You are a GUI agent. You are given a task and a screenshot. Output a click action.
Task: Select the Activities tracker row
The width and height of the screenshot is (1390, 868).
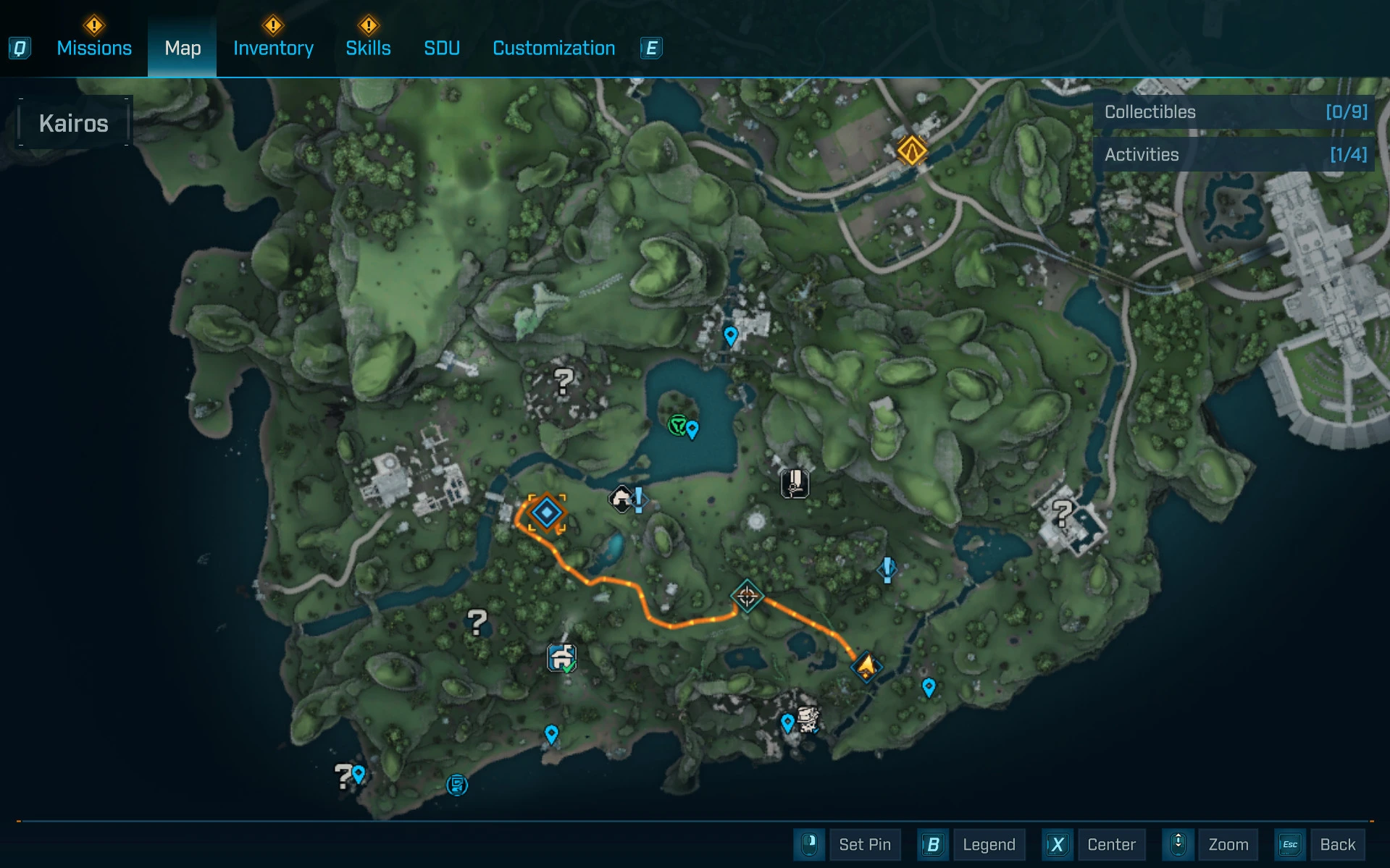pyautogui.click(x=1234, y=155)
